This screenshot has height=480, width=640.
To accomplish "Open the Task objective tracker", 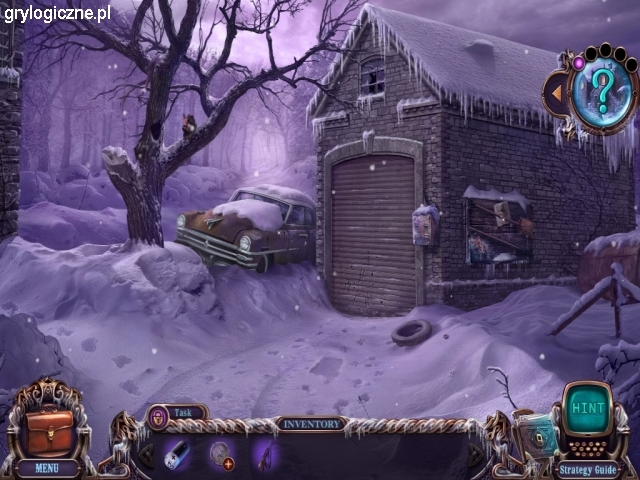I will coord(177,411).
